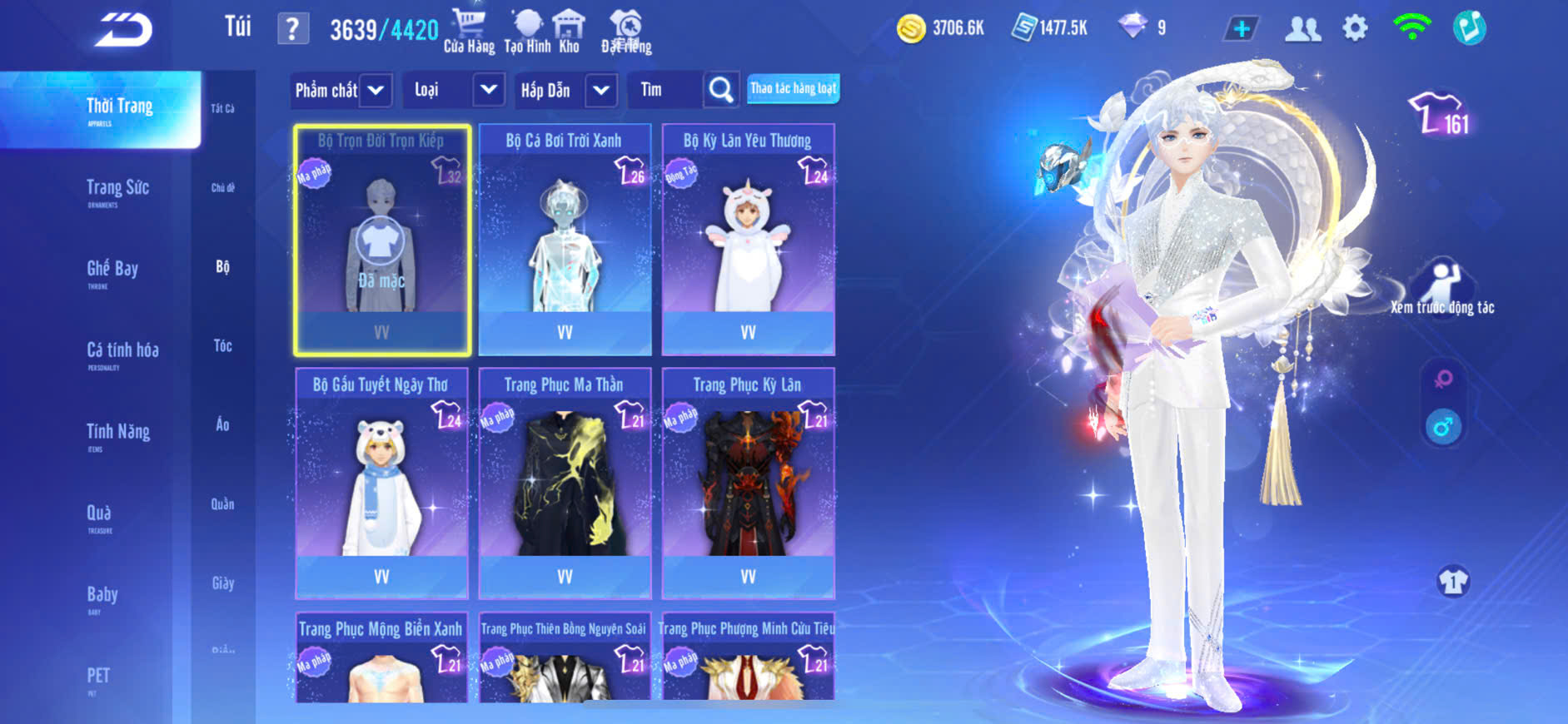Switch to the Trang Sức tab

pos(117,190)
